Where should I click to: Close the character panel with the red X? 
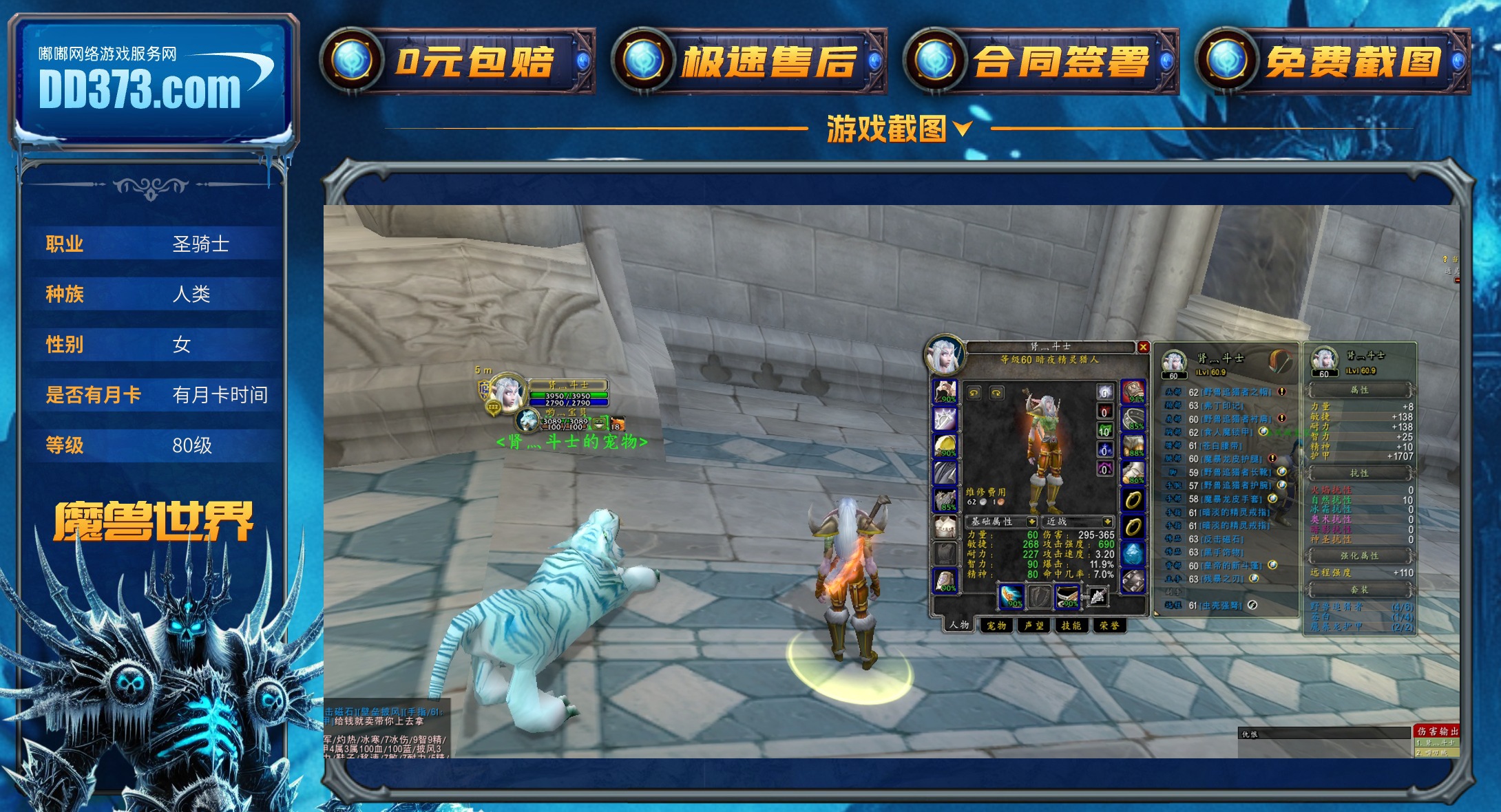click(1143, 347)
